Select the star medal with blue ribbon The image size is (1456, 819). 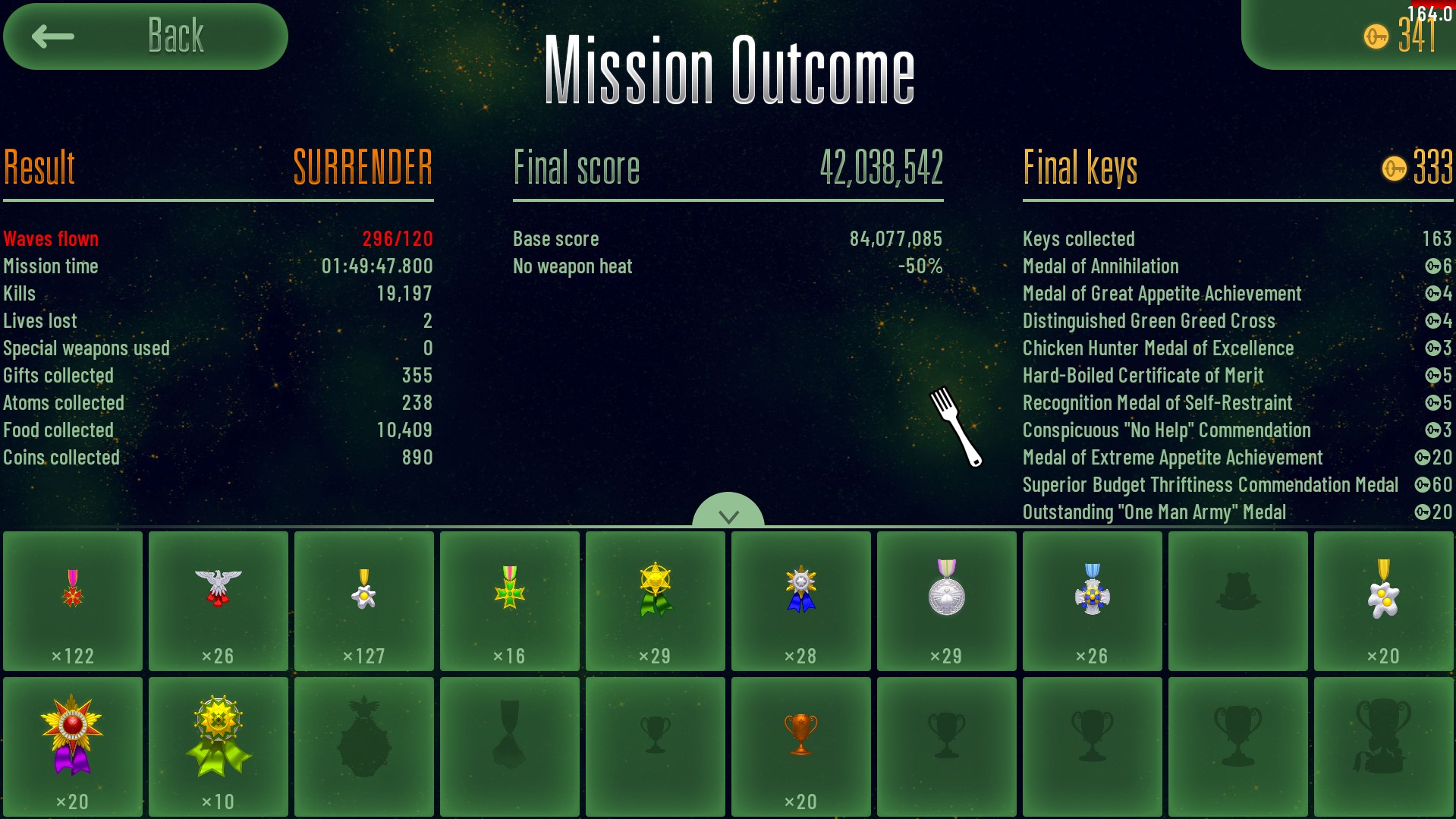tap(801, 600)
